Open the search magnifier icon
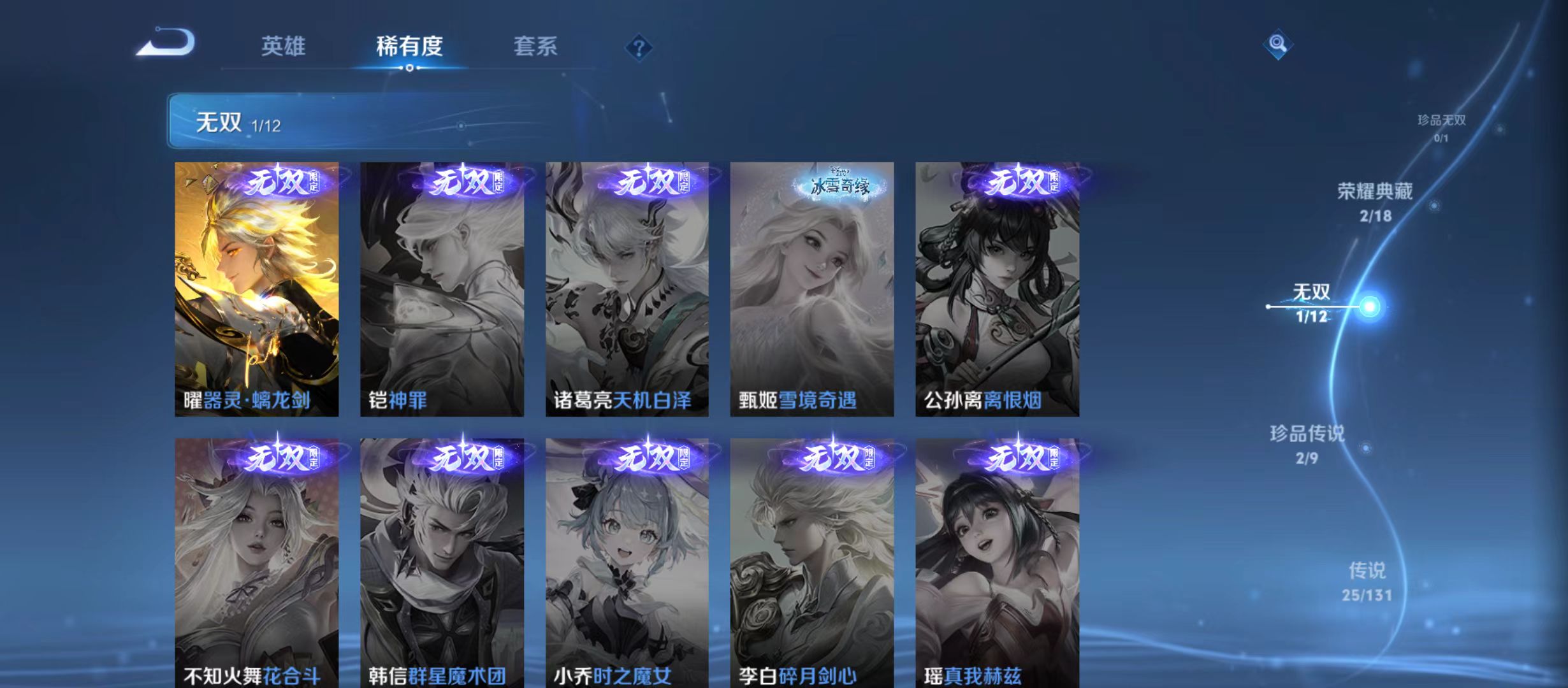Viewport: 1568px width, 688px height. click(1279, 46)
